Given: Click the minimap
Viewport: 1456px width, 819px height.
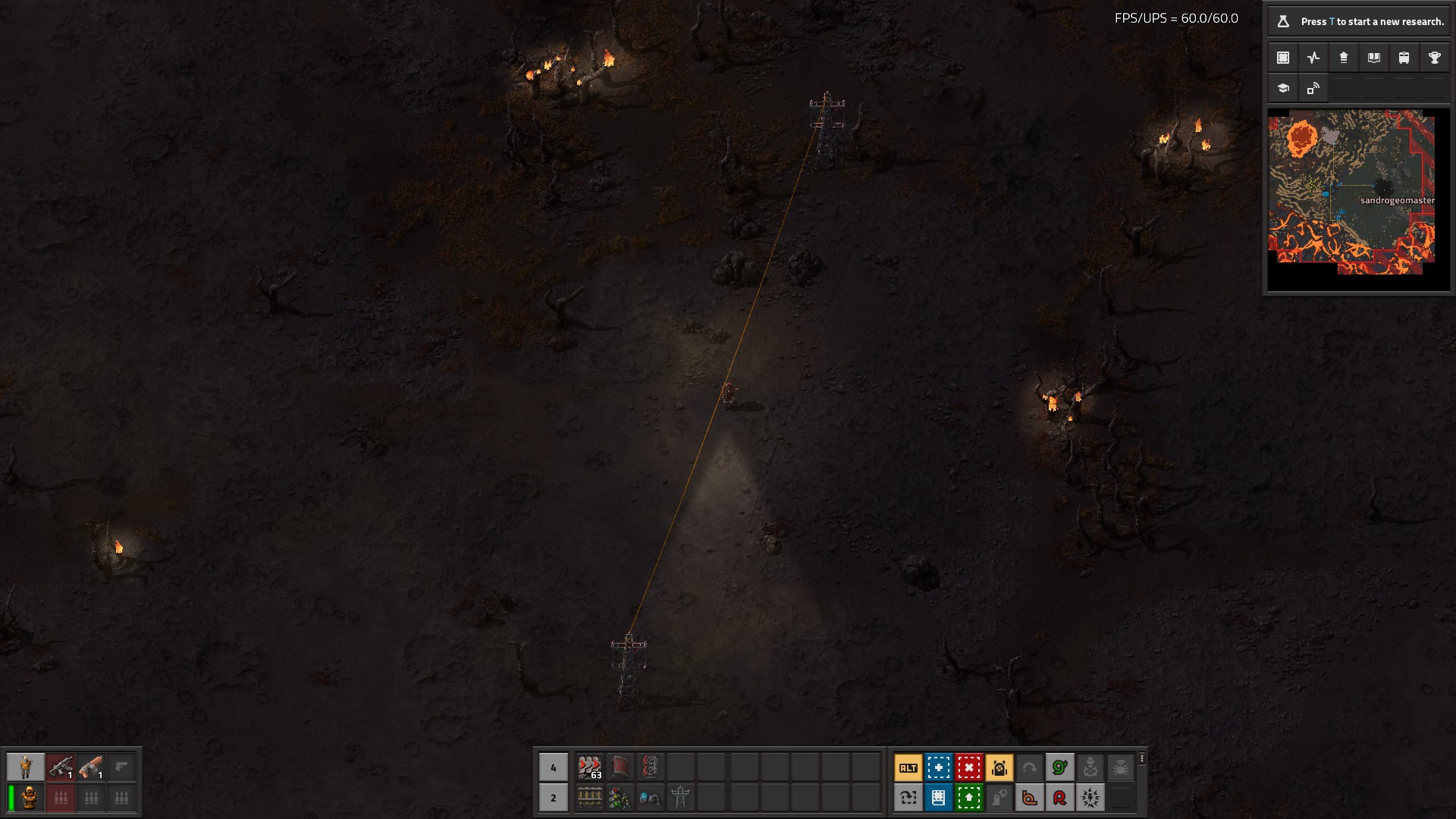Looking at the screenshot, I should coord(1351,191).
